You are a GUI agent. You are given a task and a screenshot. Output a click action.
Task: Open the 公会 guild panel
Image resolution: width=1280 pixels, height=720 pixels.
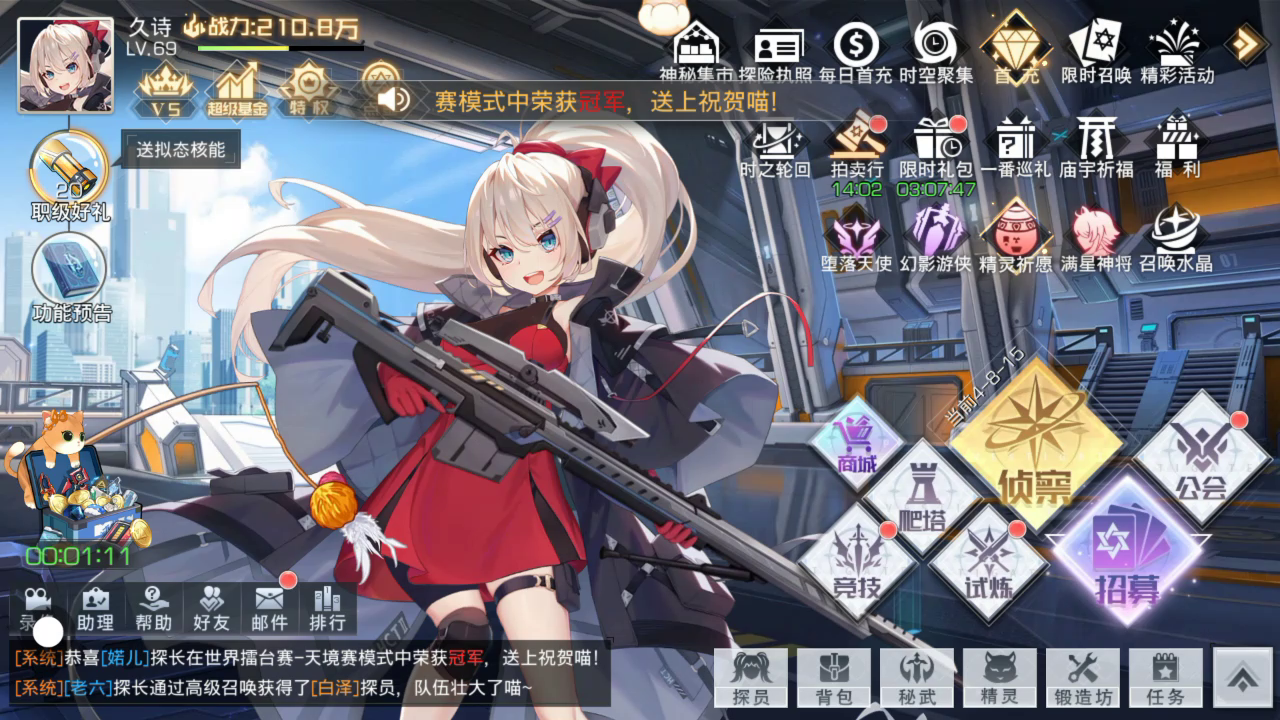(1201, 458)
